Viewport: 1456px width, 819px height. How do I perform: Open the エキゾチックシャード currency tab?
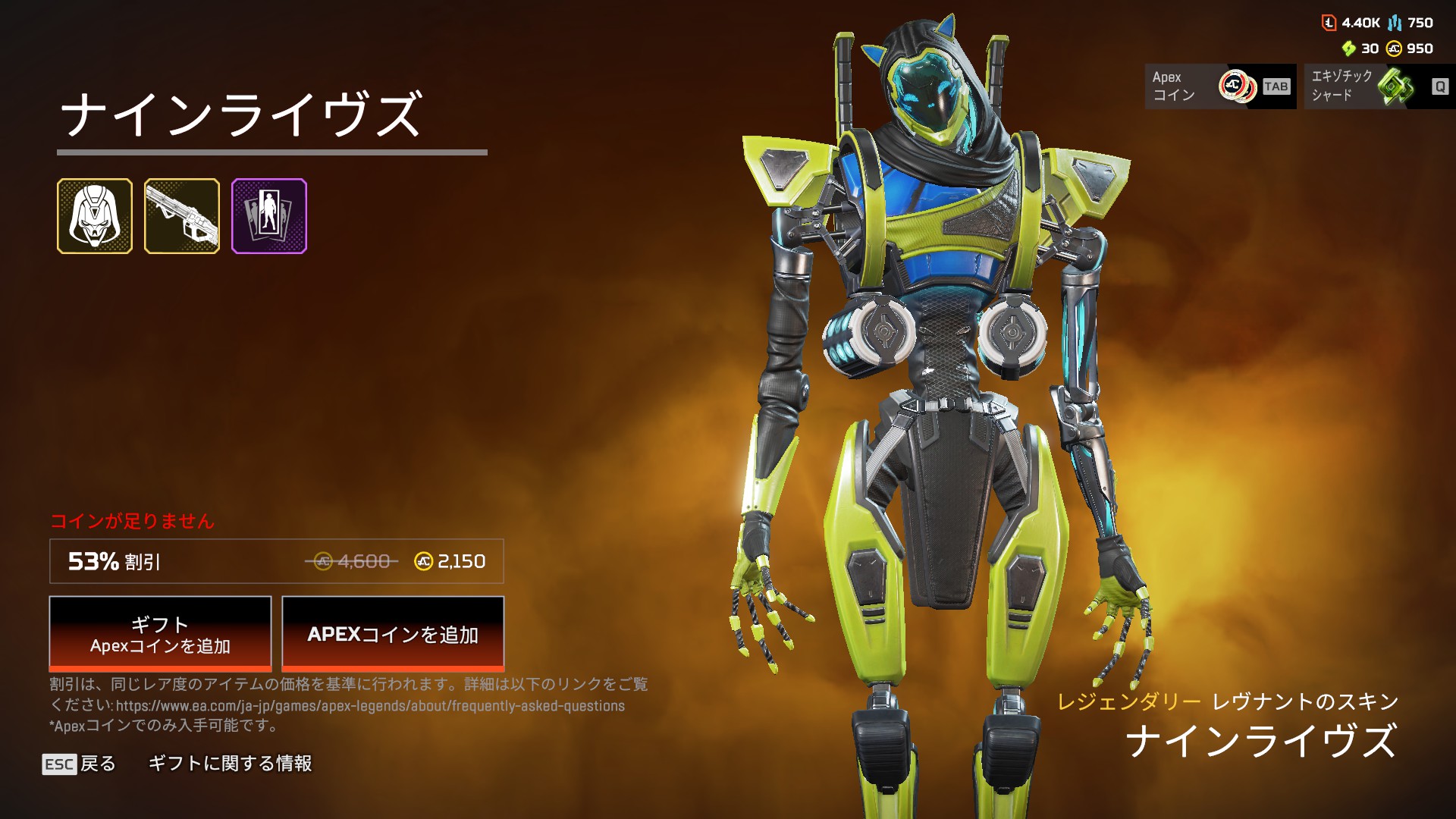pos(1379,86)
